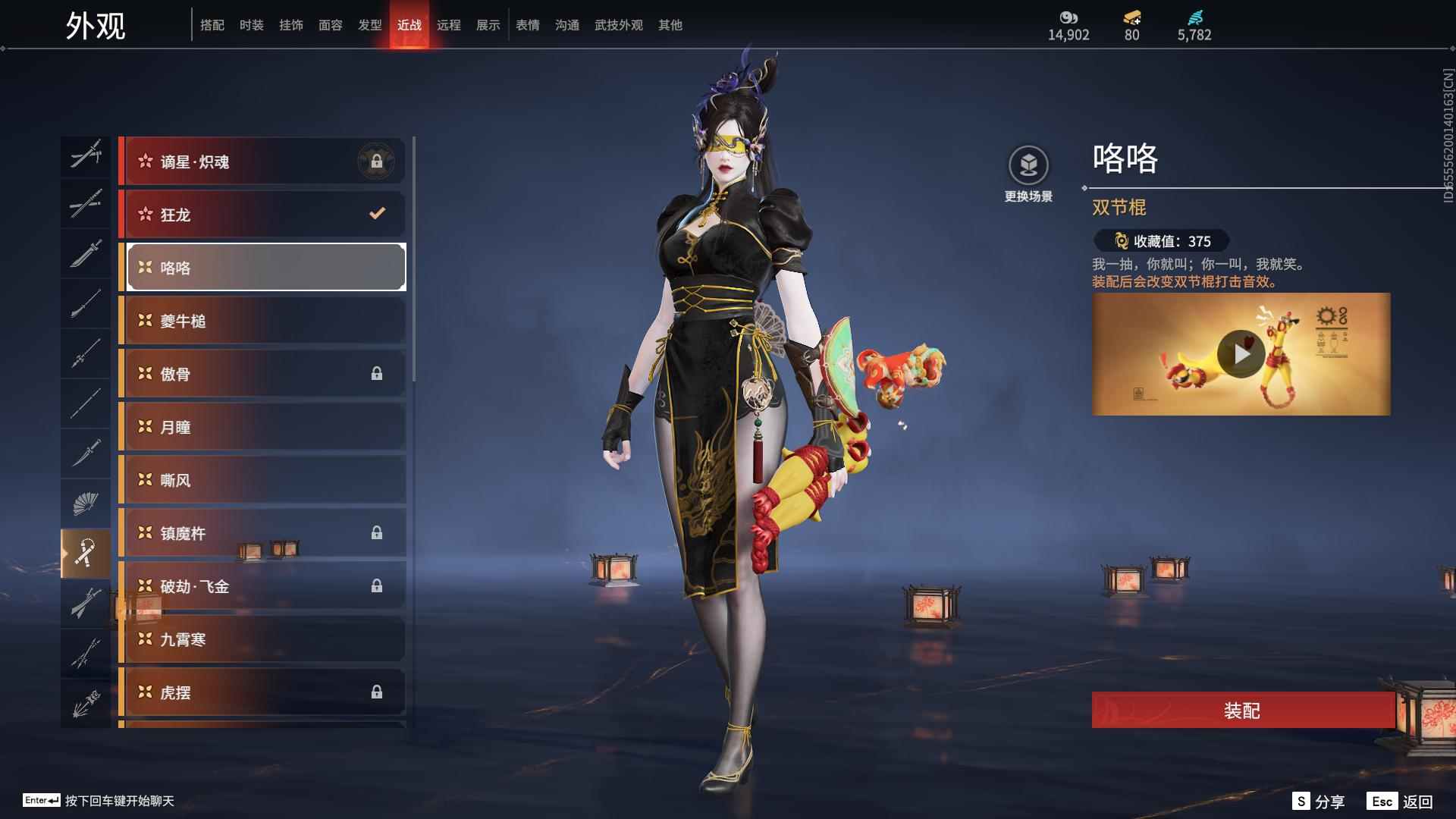Click the lock icon on 傲骨
The width and height of the screenshot is (1456, 819).
377,373
